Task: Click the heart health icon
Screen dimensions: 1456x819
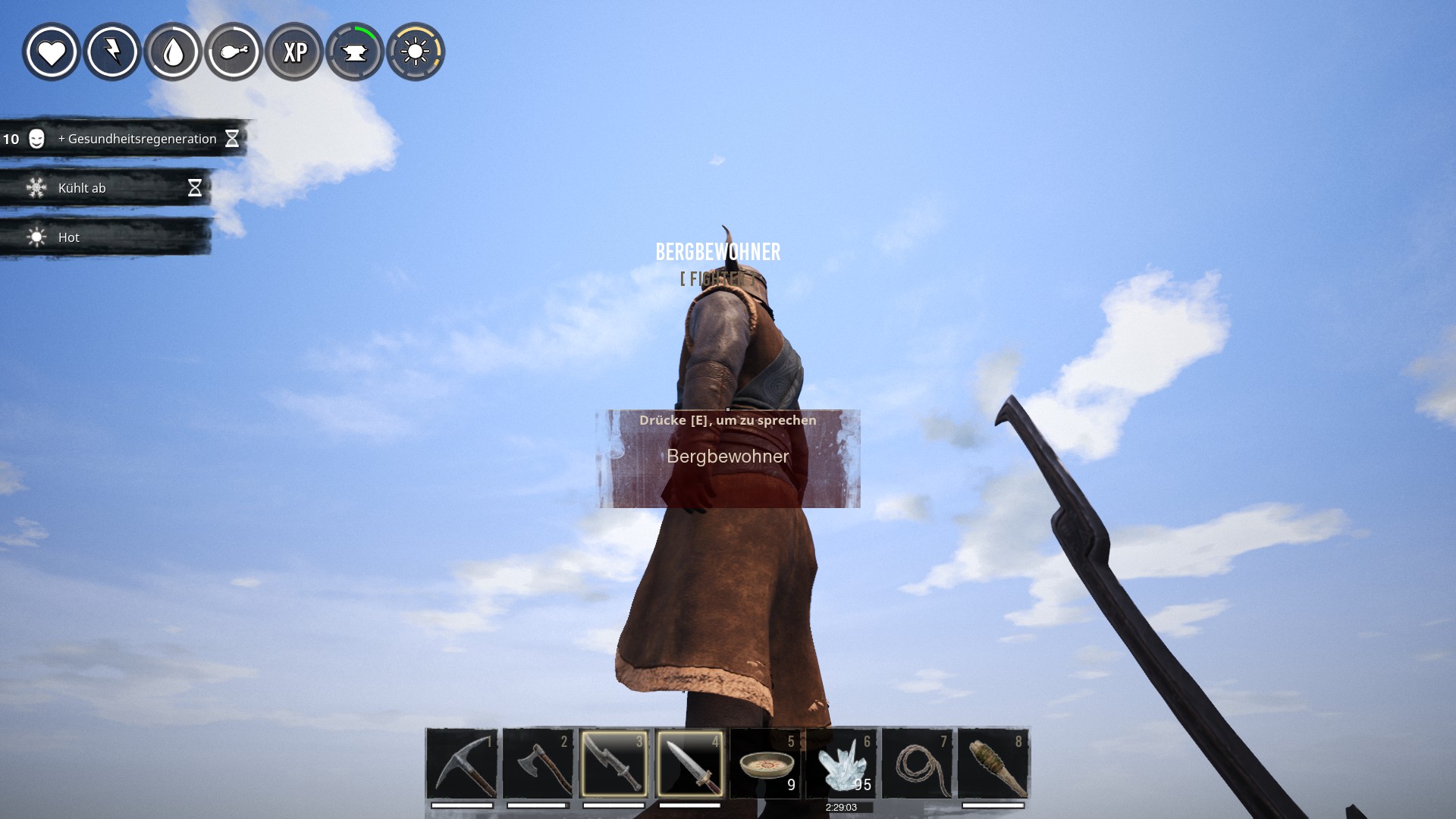Action: point(52,52)
